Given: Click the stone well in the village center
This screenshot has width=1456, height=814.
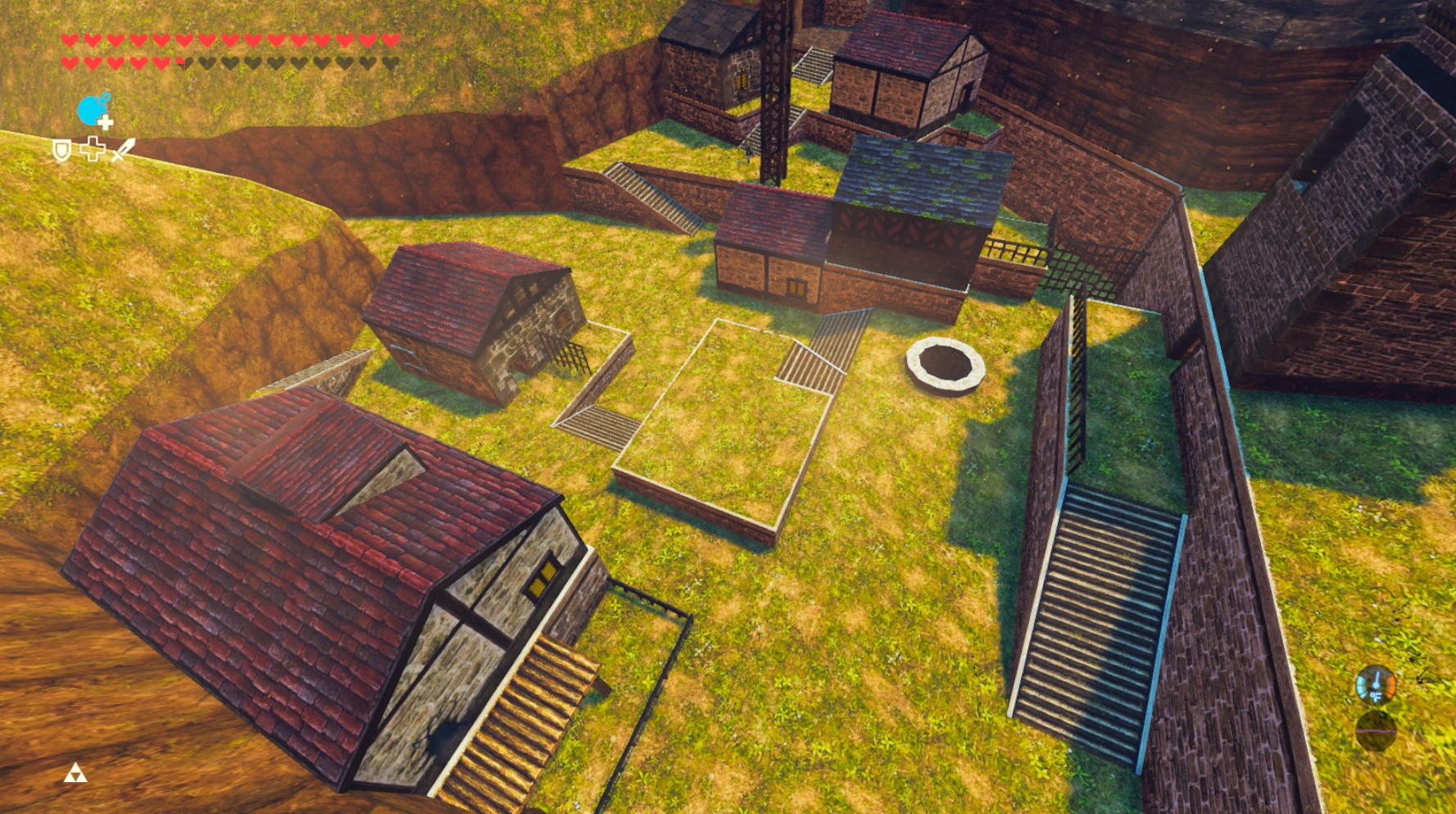Looking at the screenshot, I should tap(945, 362).
